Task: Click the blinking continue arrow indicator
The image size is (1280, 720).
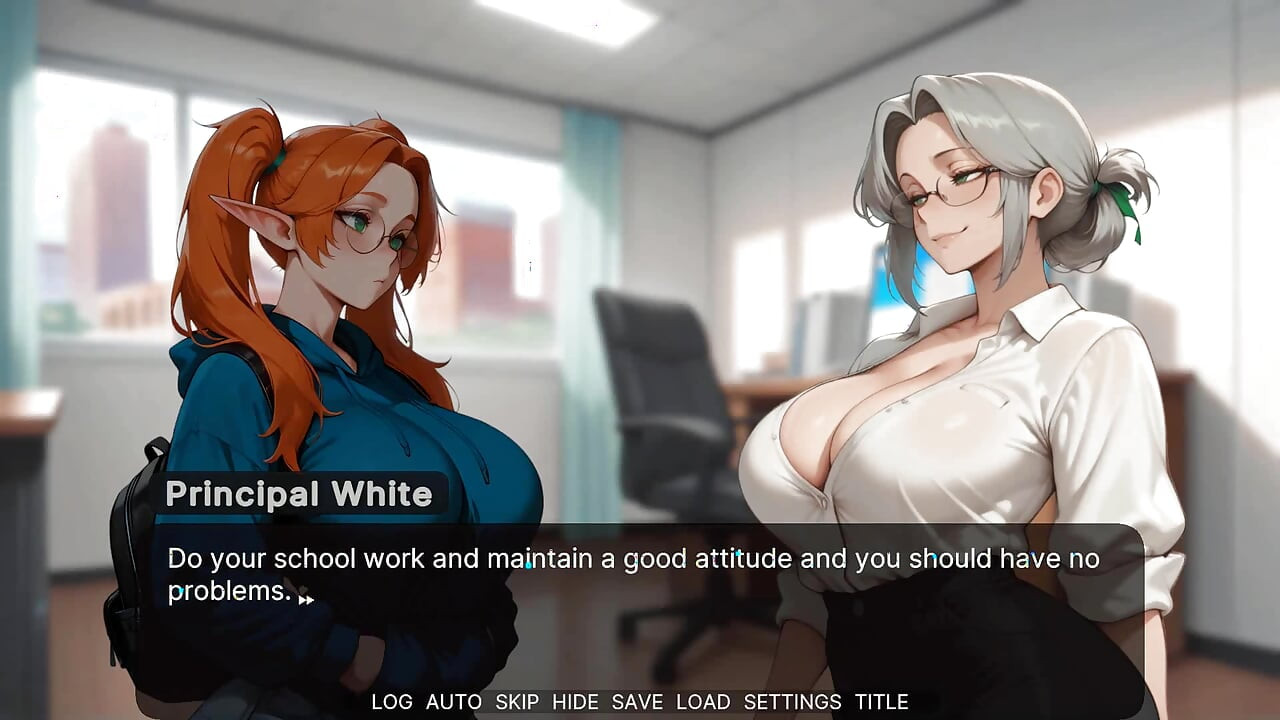Action: [303, 600]
